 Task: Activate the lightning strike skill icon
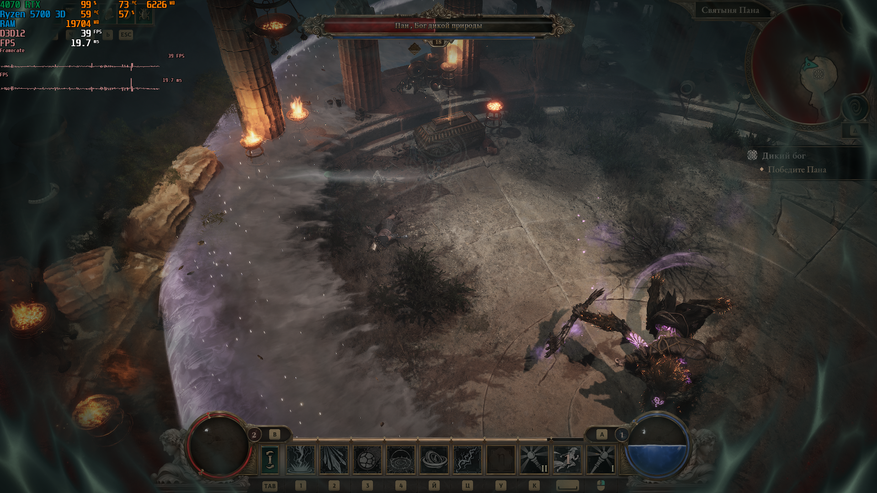302,459
